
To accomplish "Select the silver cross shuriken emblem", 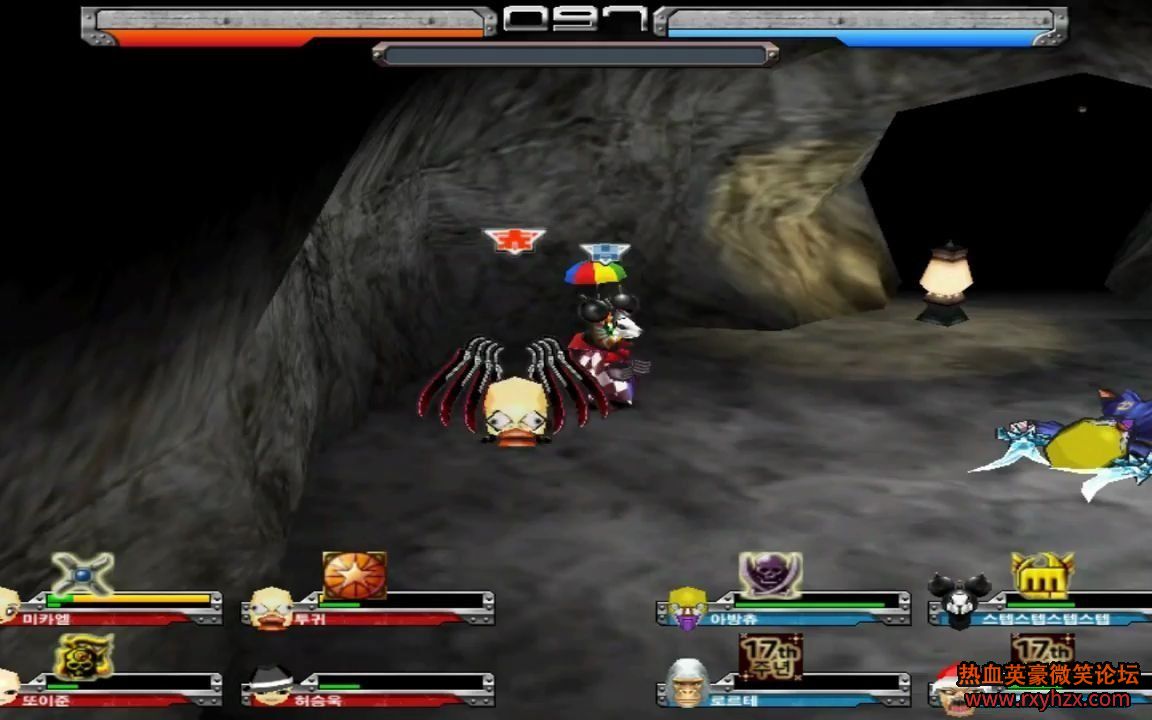I will coord(82,574).
